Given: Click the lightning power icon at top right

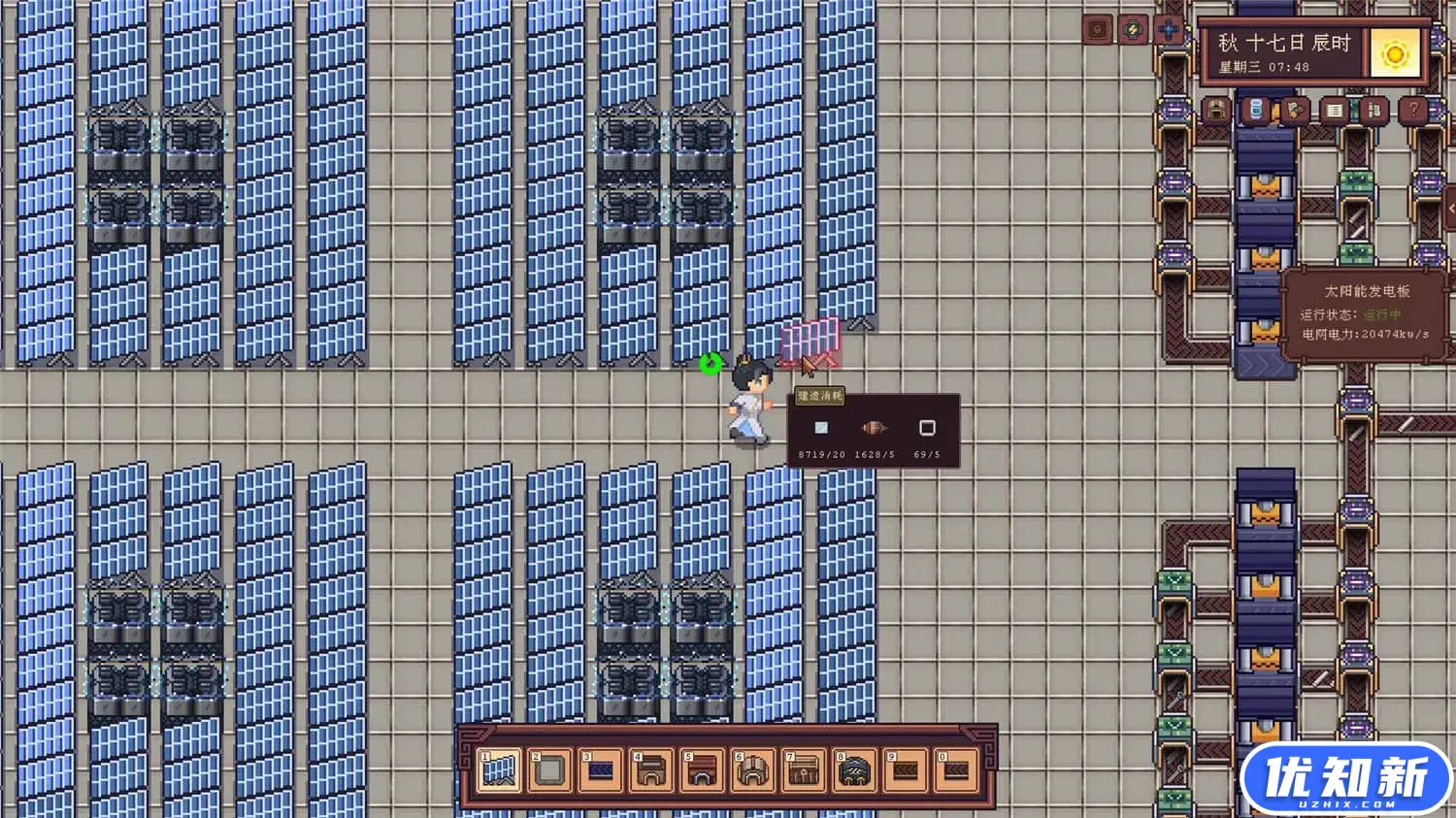Looking at the screenshot, I should coord(1131,29).
